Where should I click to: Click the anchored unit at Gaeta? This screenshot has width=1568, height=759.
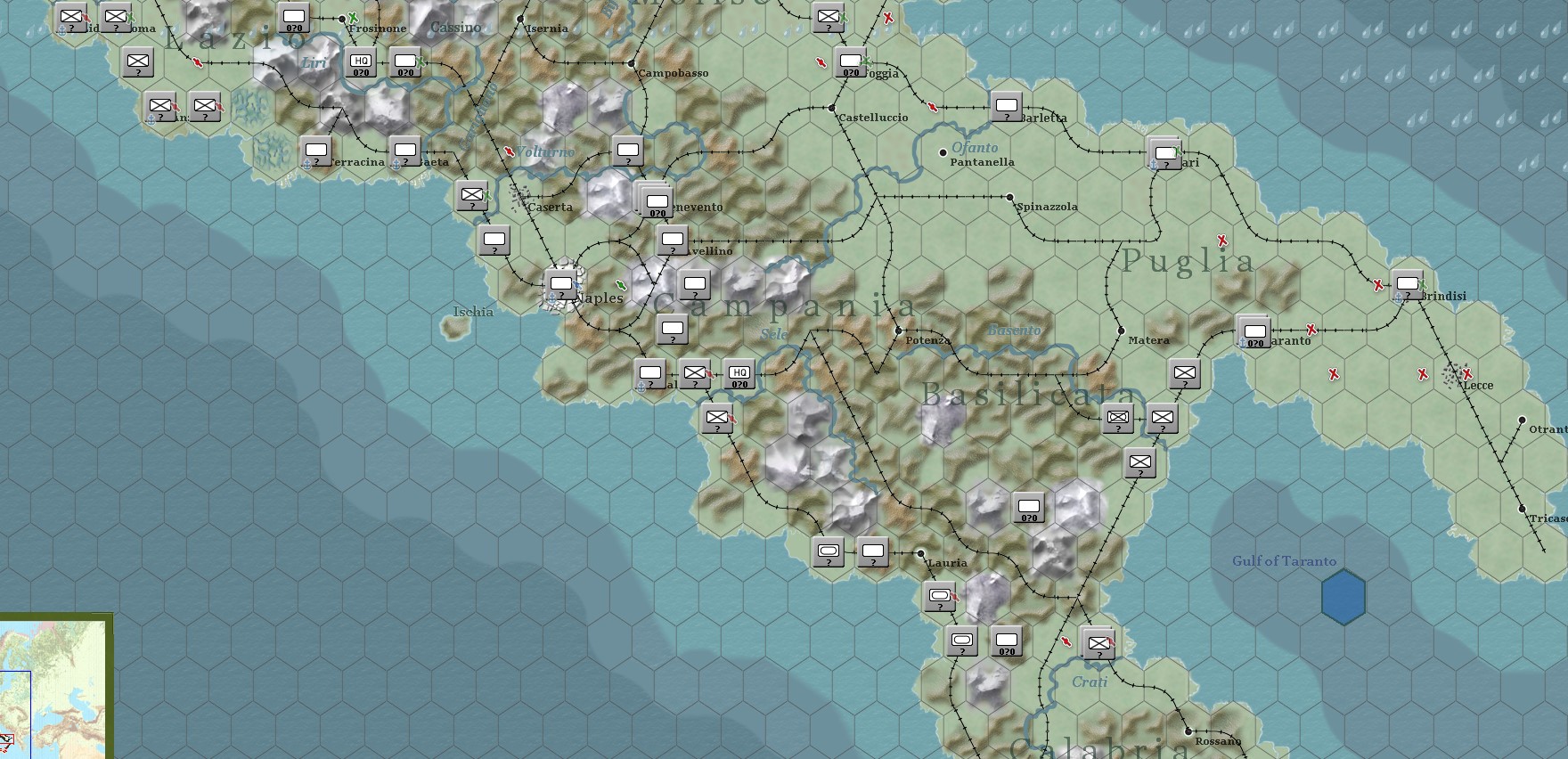tap(407, 152)
